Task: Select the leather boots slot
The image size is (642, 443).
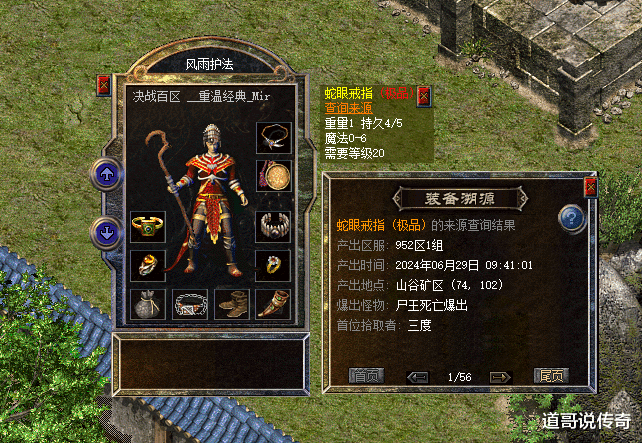Action: tap(231, 304)
